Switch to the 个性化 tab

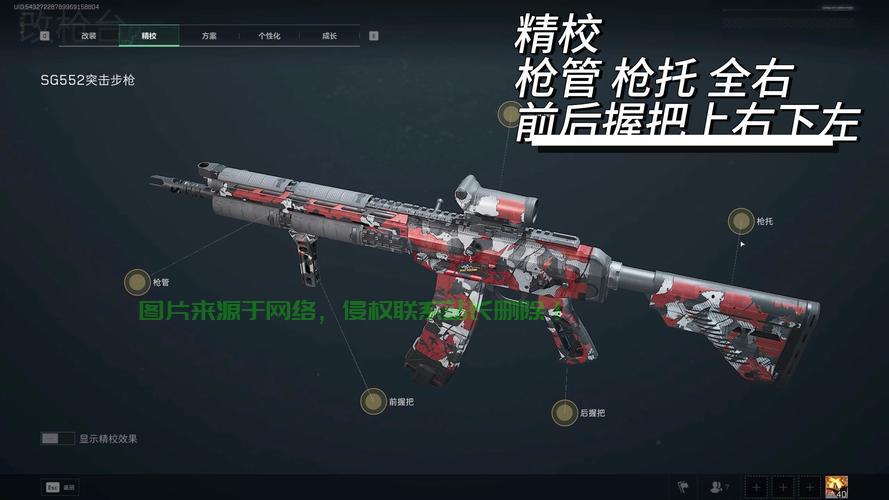269,36
